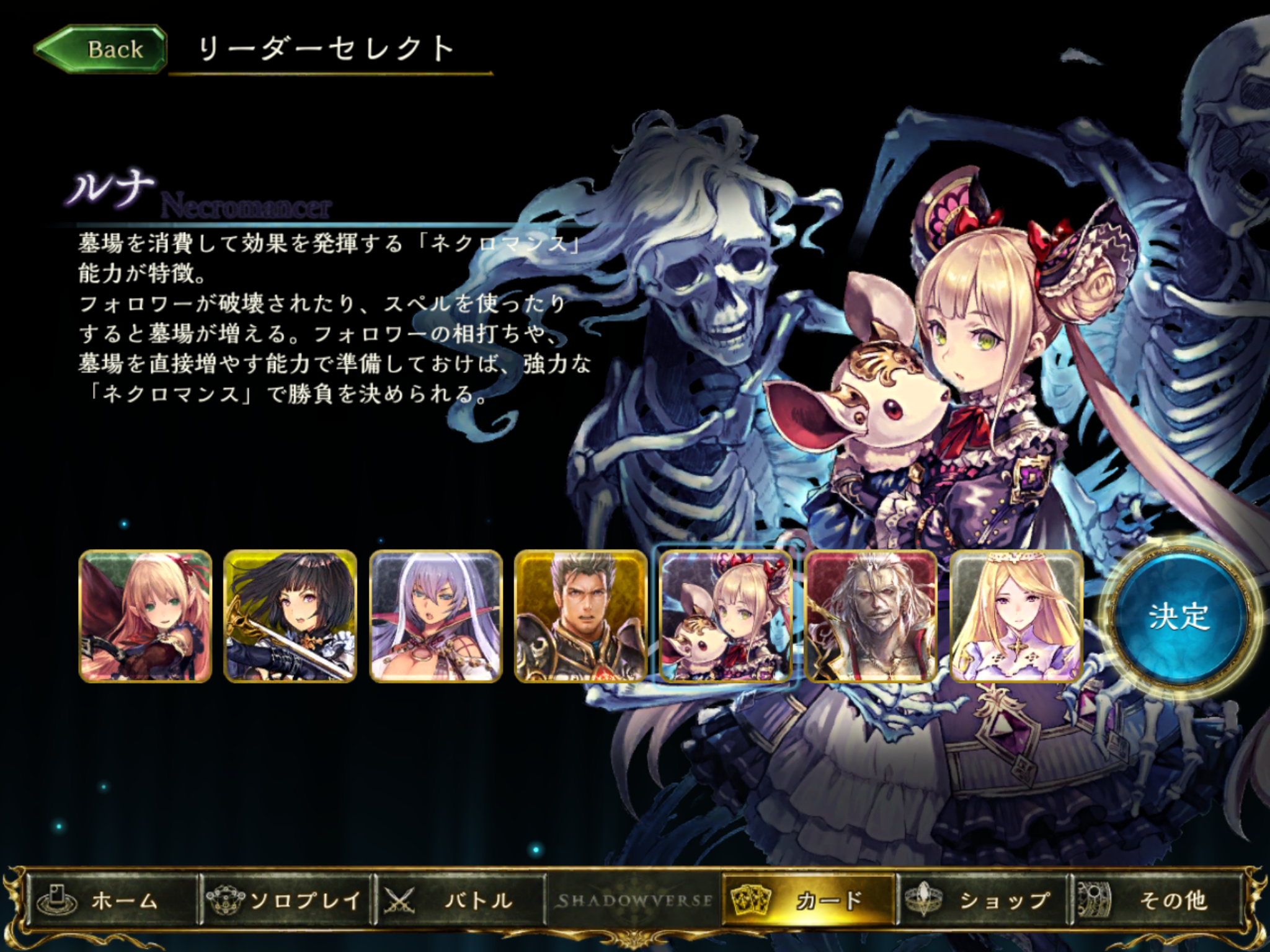Open the その他 other menu
Image resolution: width=1270 pixels, height=952 pixels.
pyautogui.click(x=1157, y=901)
